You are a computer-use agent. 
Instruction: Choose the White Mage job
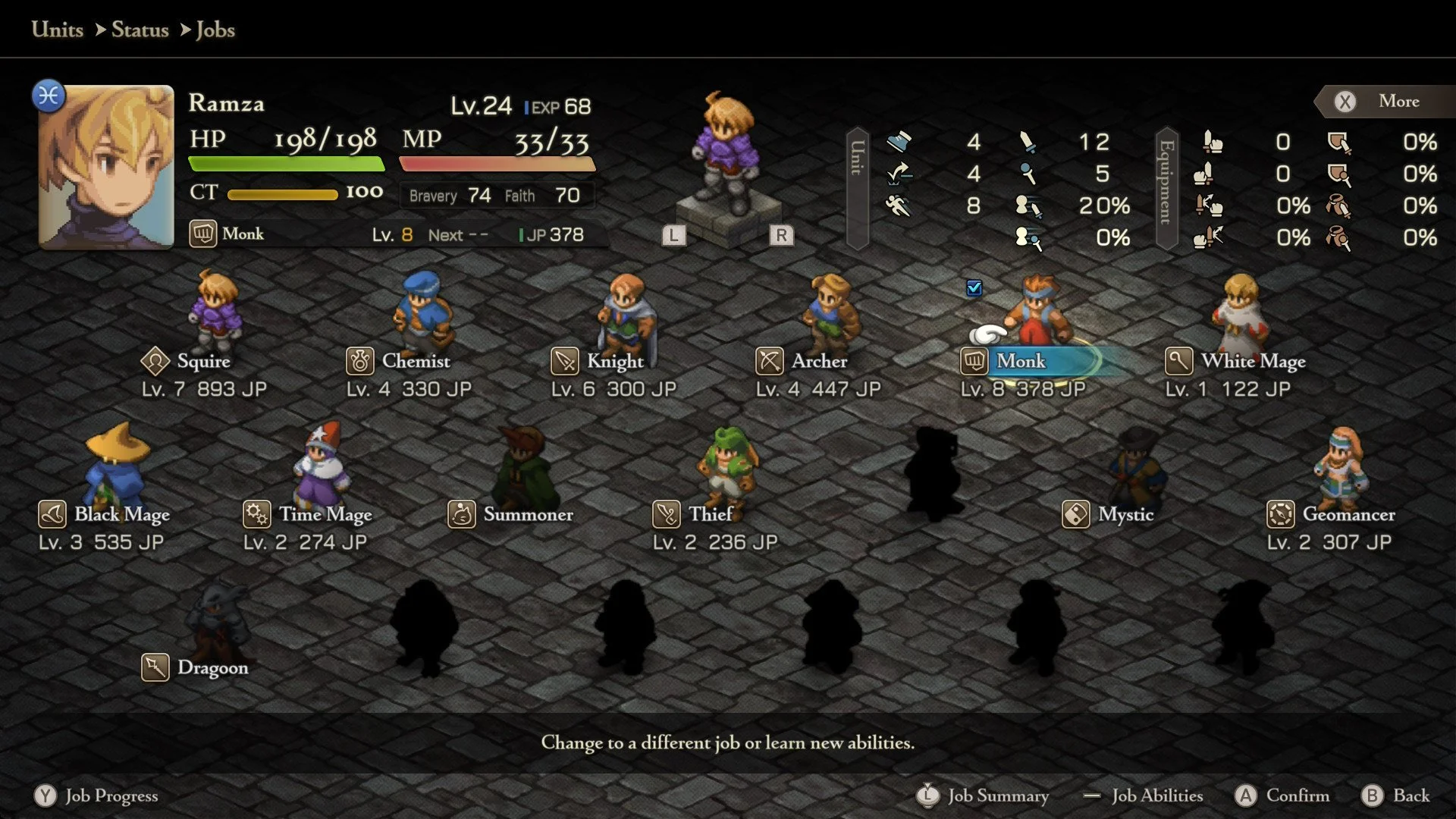(x=1253, y=361)
